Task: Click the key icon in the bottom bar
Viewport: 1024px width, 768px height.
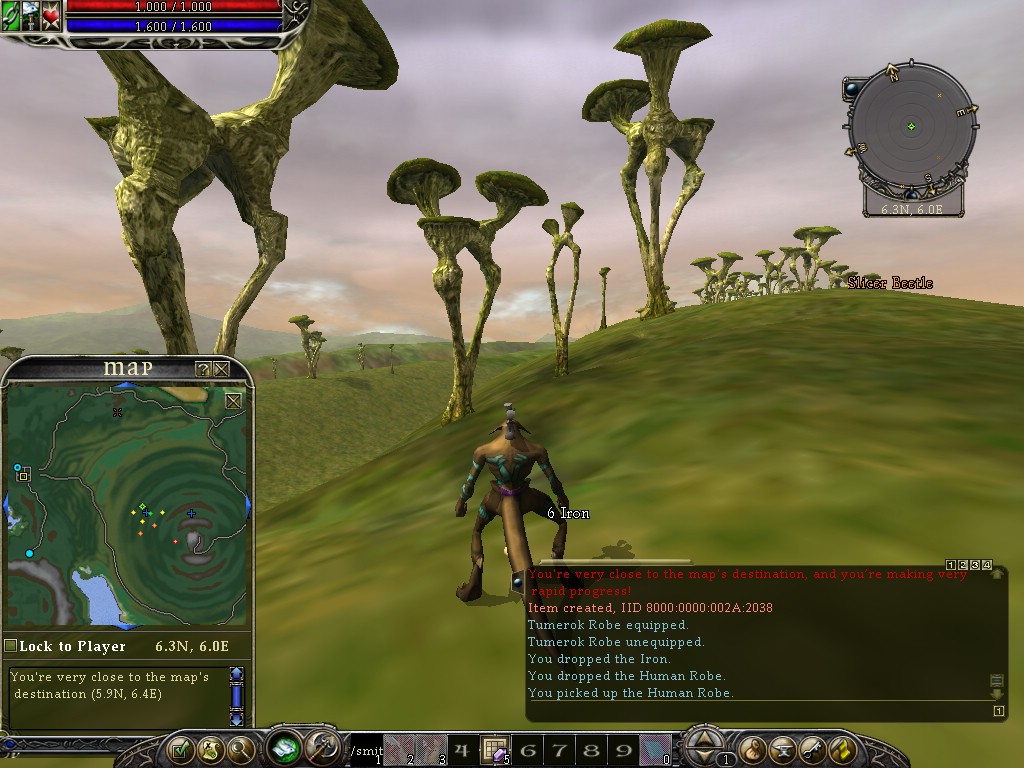Action: coord(814,748)
